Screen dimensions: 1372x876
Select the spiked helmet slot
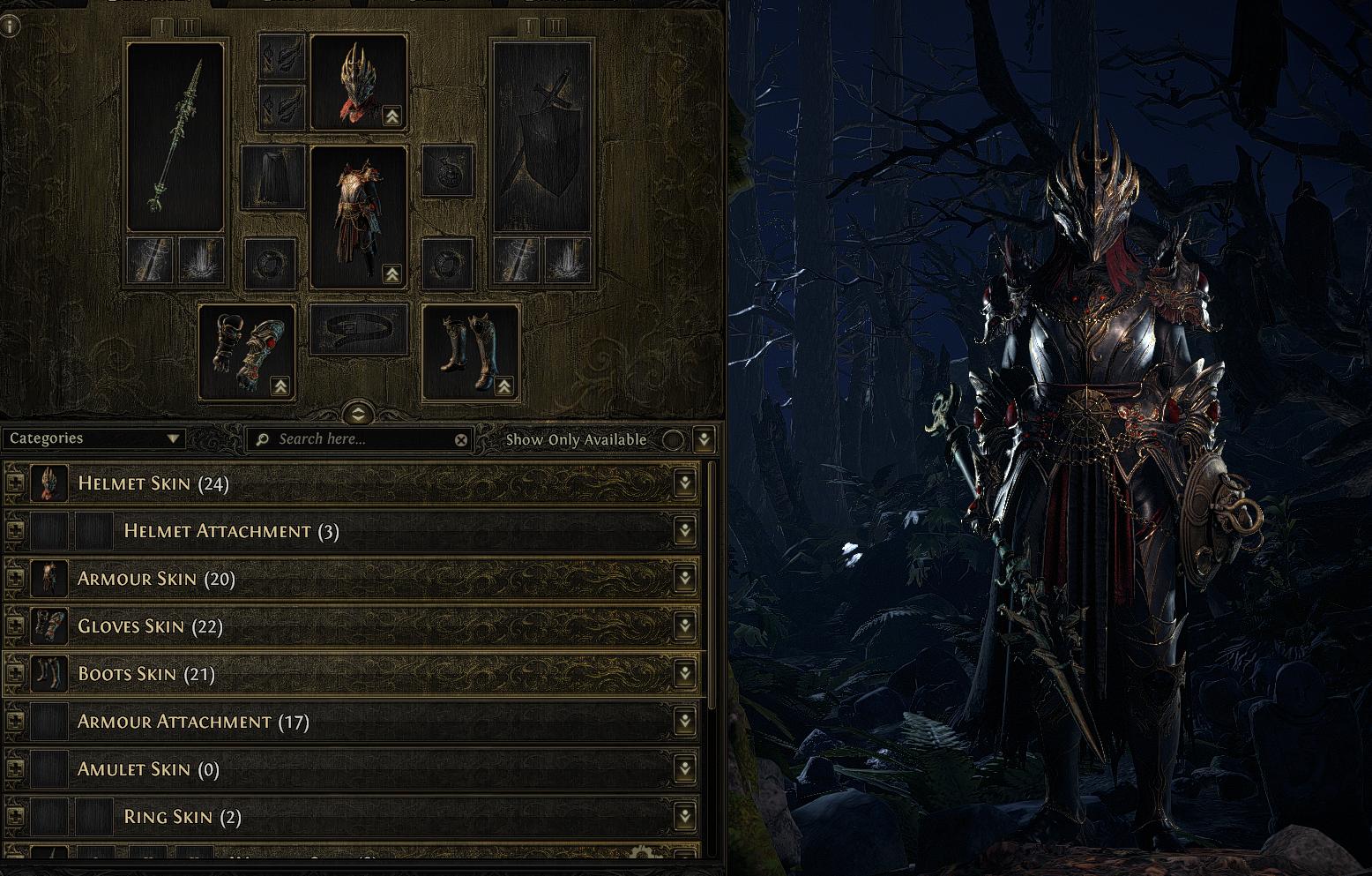tap(359, 83)
